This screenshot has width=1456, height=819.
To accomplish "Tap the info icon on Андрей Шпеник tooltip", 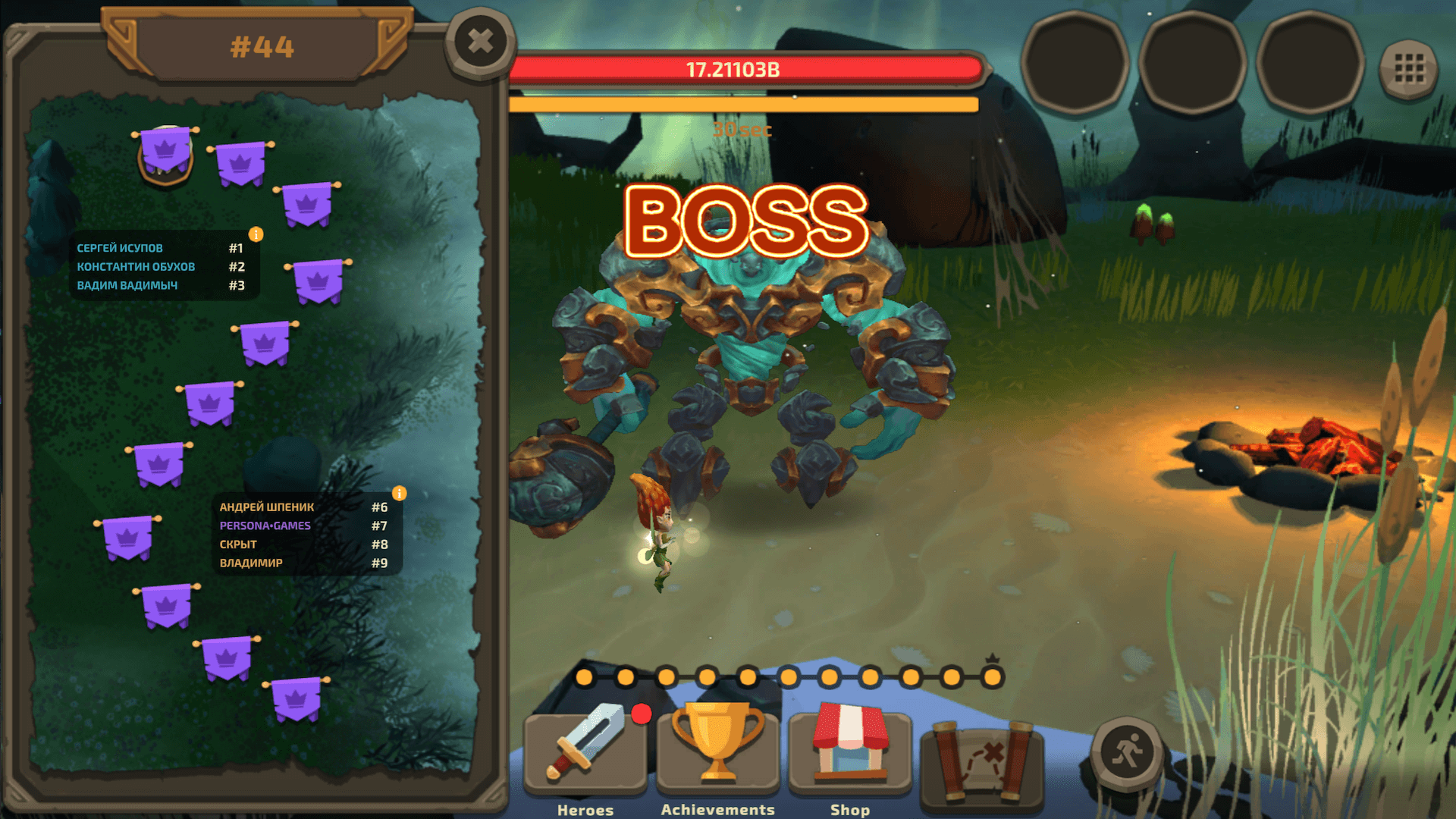I will click(x=400, y=493).
